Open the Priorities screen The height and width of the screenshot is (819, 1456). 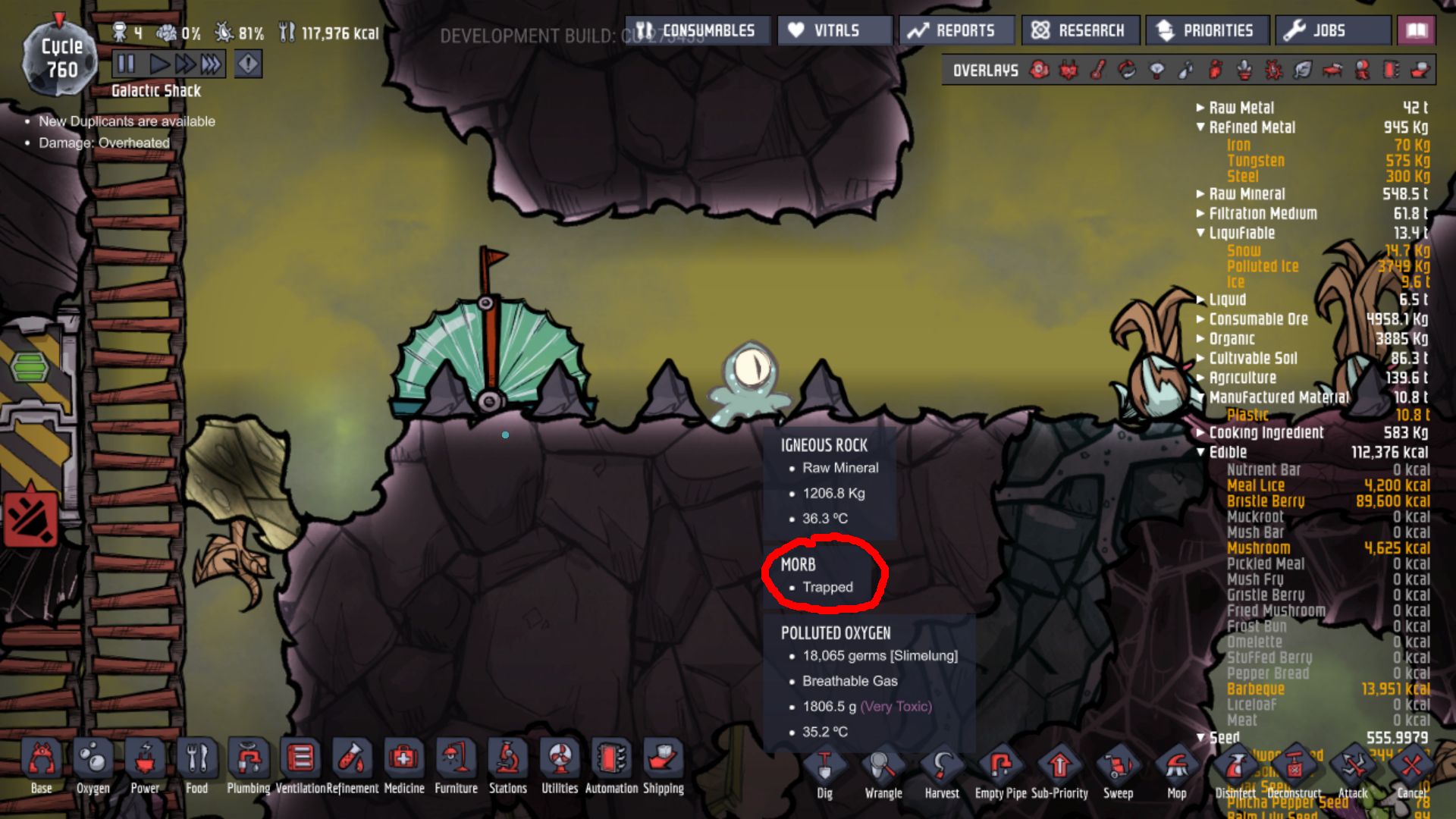(x=1207, y=30)
